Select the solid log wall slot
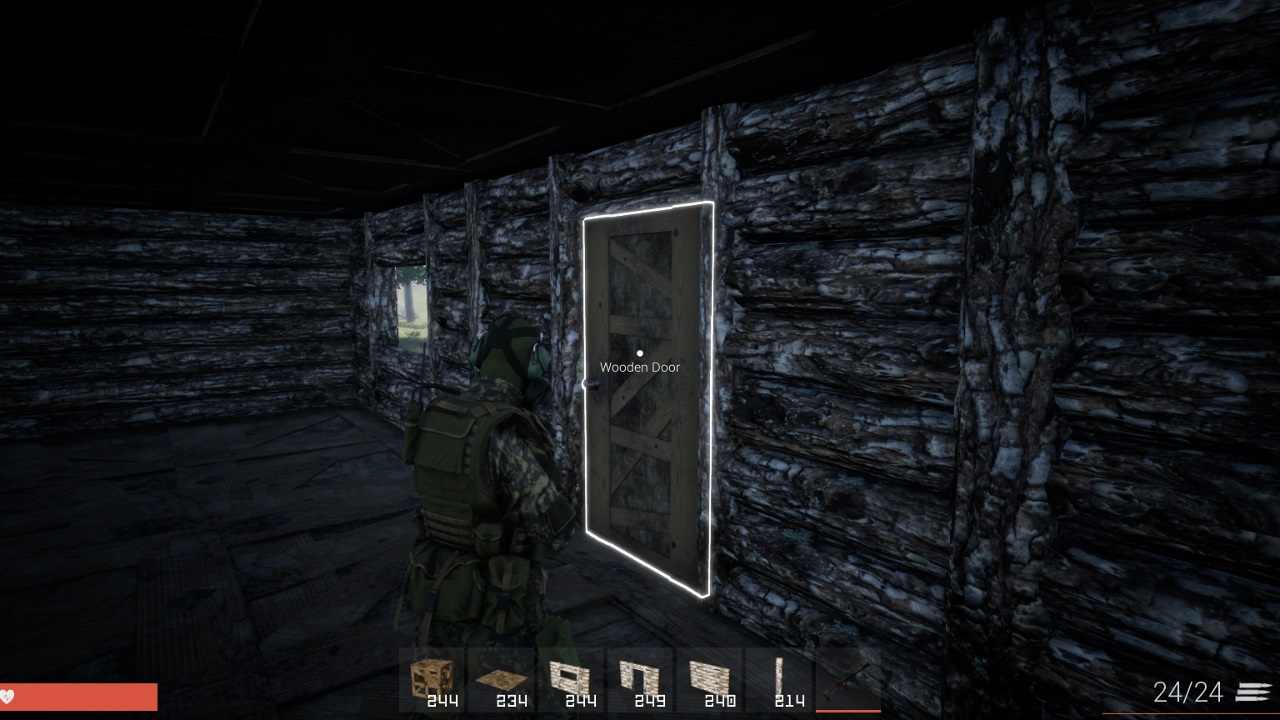The width and height of the screenshot is (1280, 720). pos(710,680)
